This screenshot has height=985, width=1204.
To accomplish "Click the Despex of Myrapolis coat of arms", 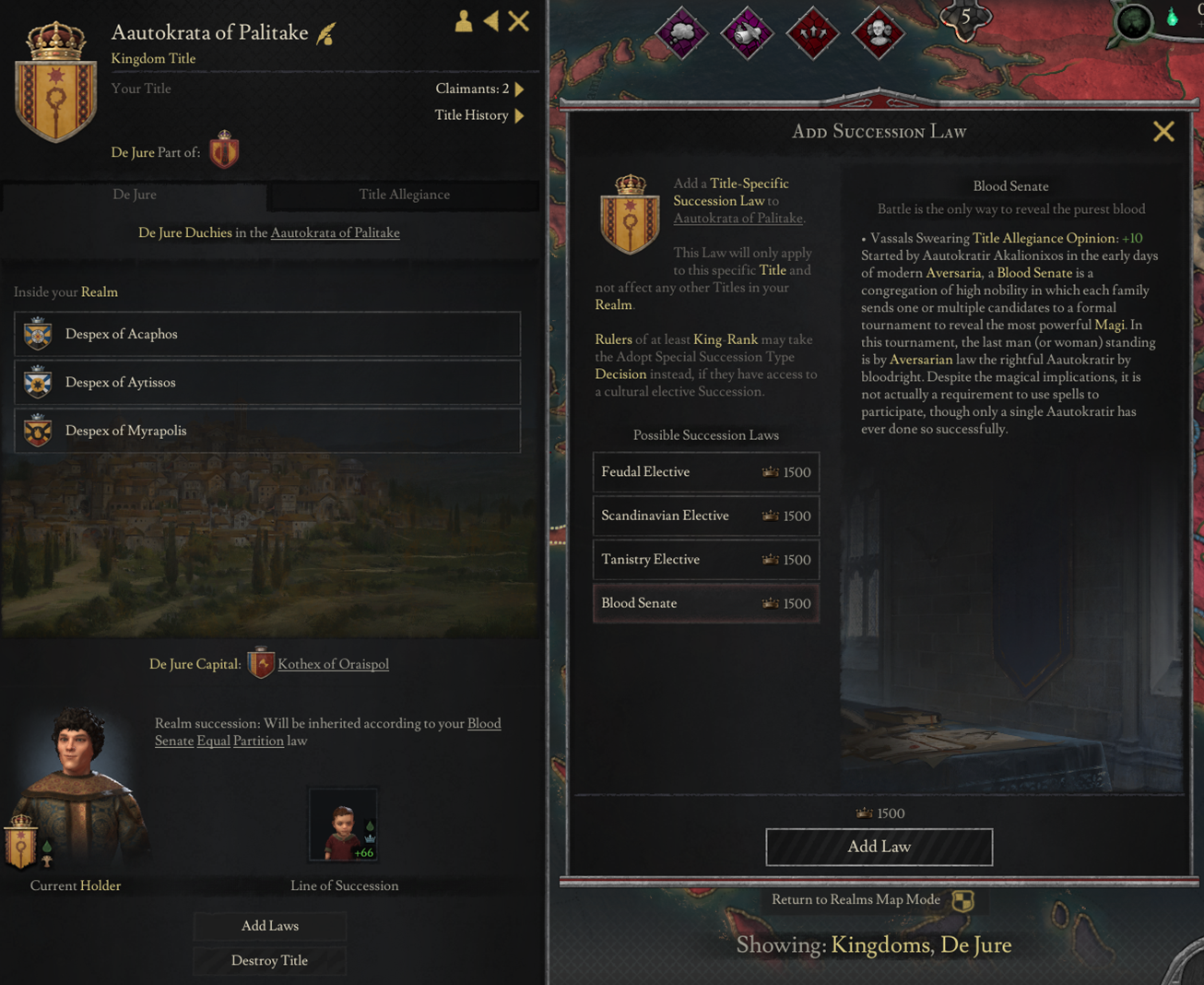I will pos(37,430).
